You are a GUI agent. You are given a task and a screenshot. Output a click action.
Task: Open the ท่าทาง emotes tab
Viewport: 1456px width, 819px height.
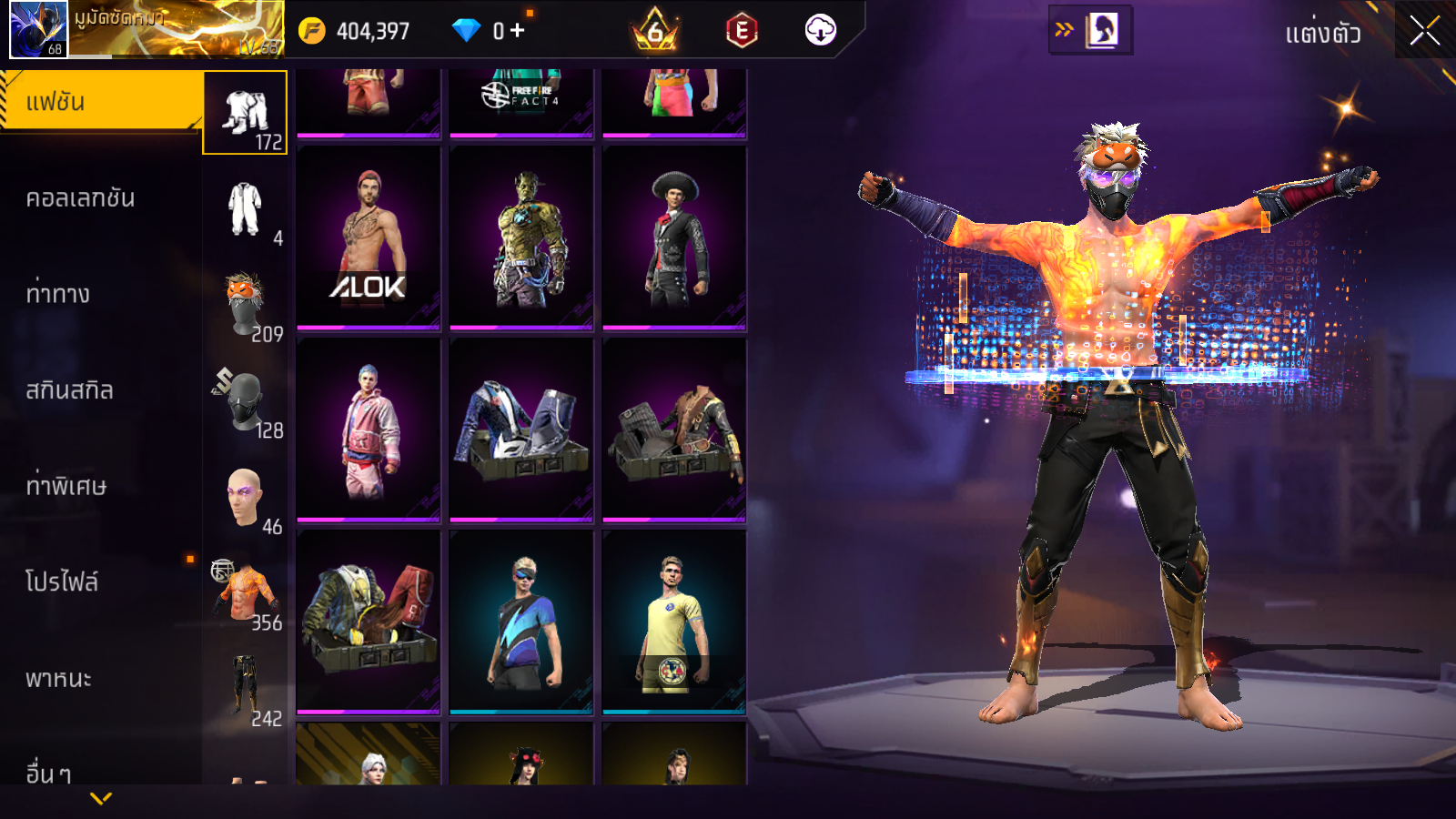[58, 294]
